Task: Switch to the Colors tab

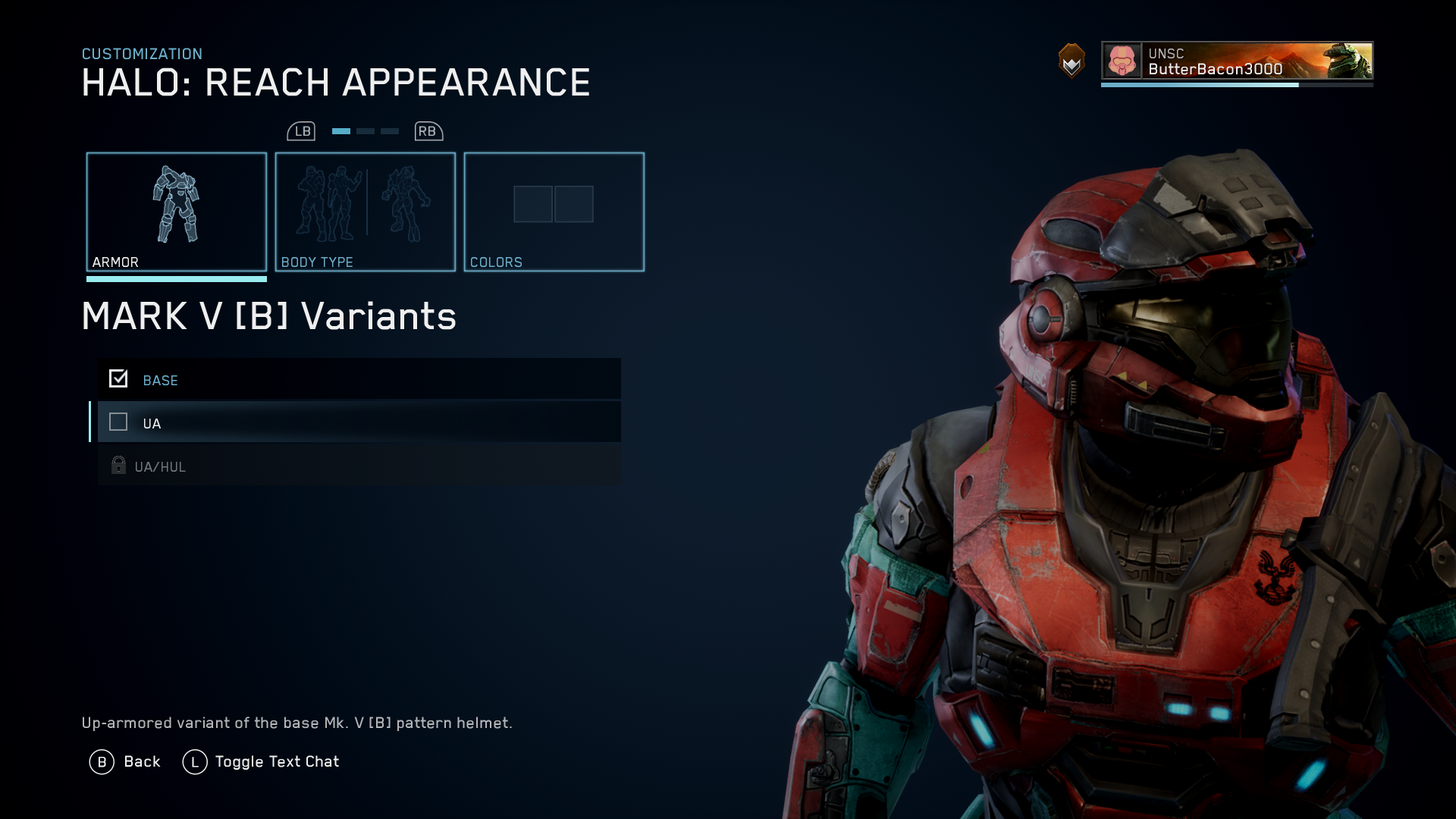Action: click(554, 212)
